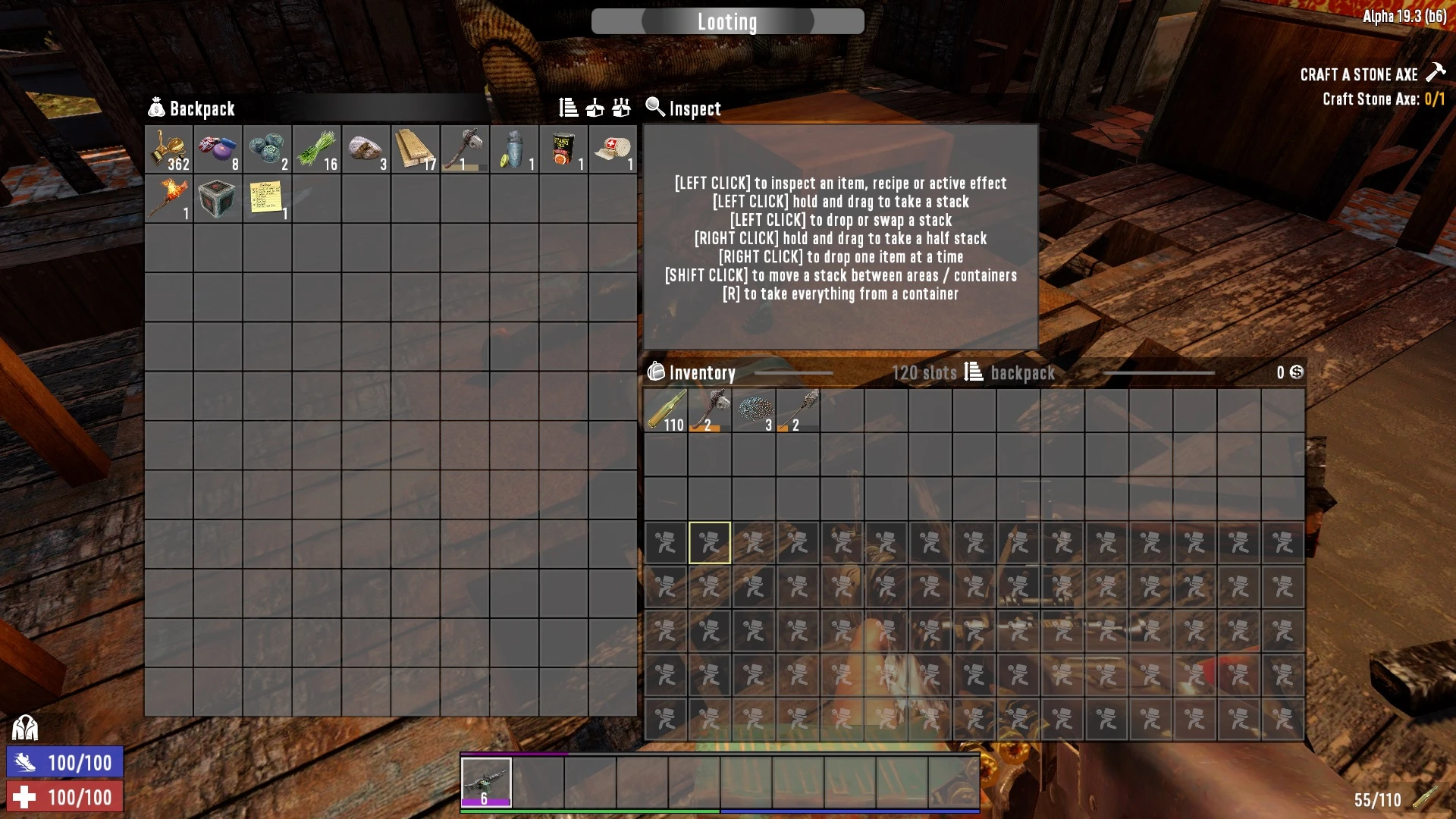1456x819 pixels.
Task: Select the stone axe in the loot Backpack
Action: tap(464, 149)
